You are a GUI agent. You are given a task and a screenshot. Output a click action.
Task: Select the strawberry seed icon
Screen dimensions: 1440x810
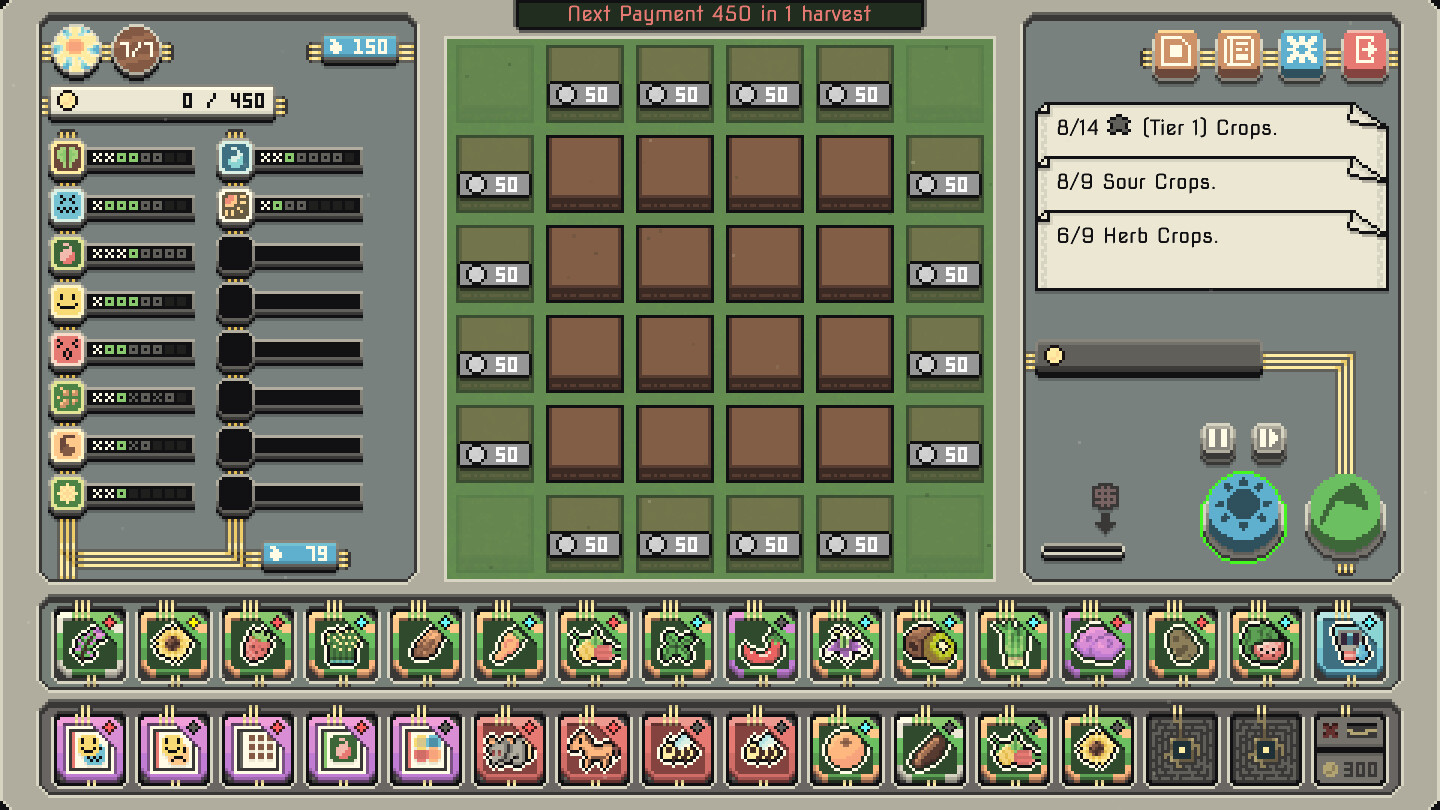tap(255, 645)
